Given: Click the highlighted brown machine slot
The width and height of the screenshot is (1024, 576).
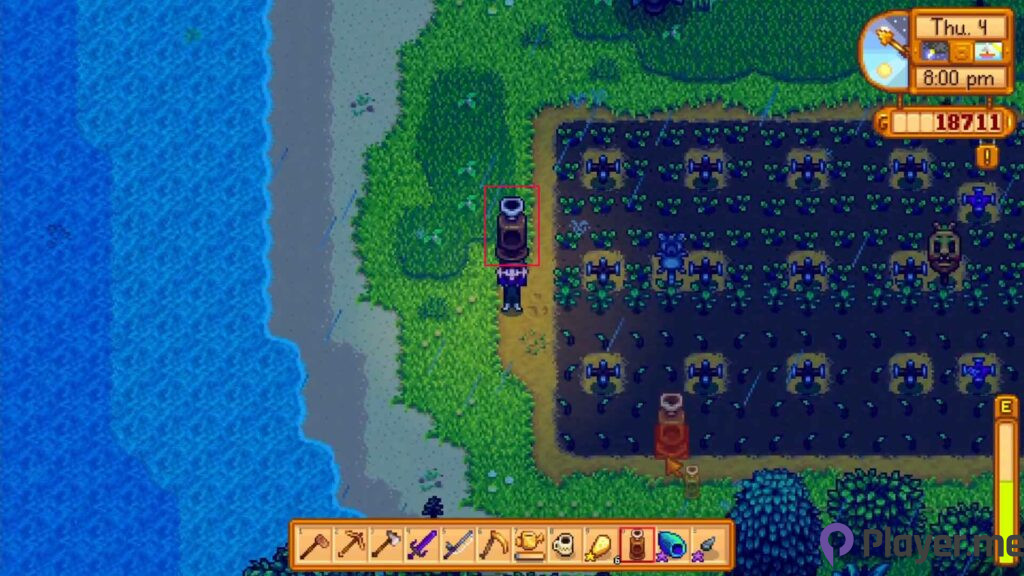Looking at the screenshot, I should click(x=637, y=544).
